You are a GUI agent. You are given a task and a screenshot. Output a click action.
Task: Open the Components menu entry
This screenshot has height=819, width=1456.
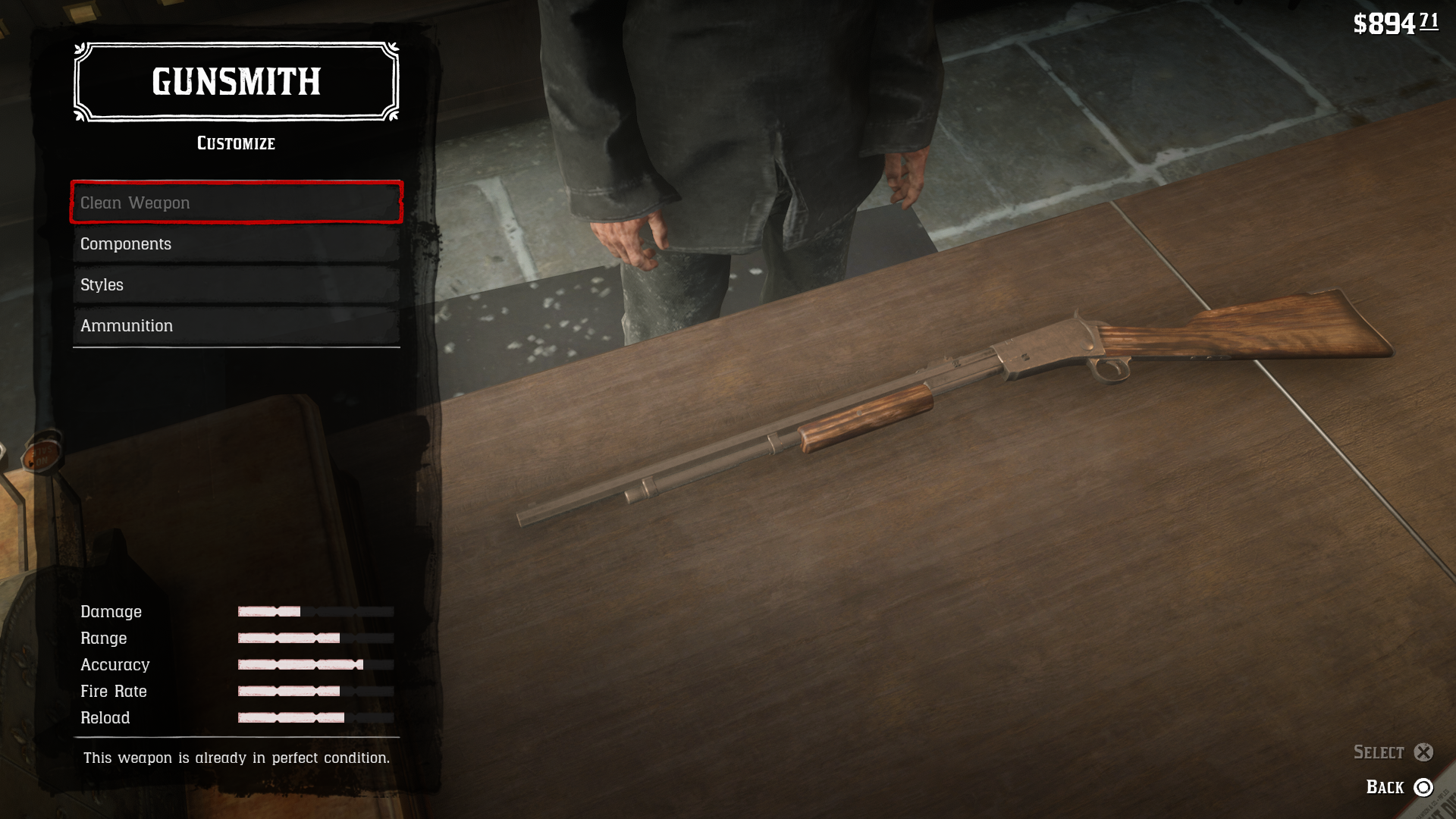236,243
